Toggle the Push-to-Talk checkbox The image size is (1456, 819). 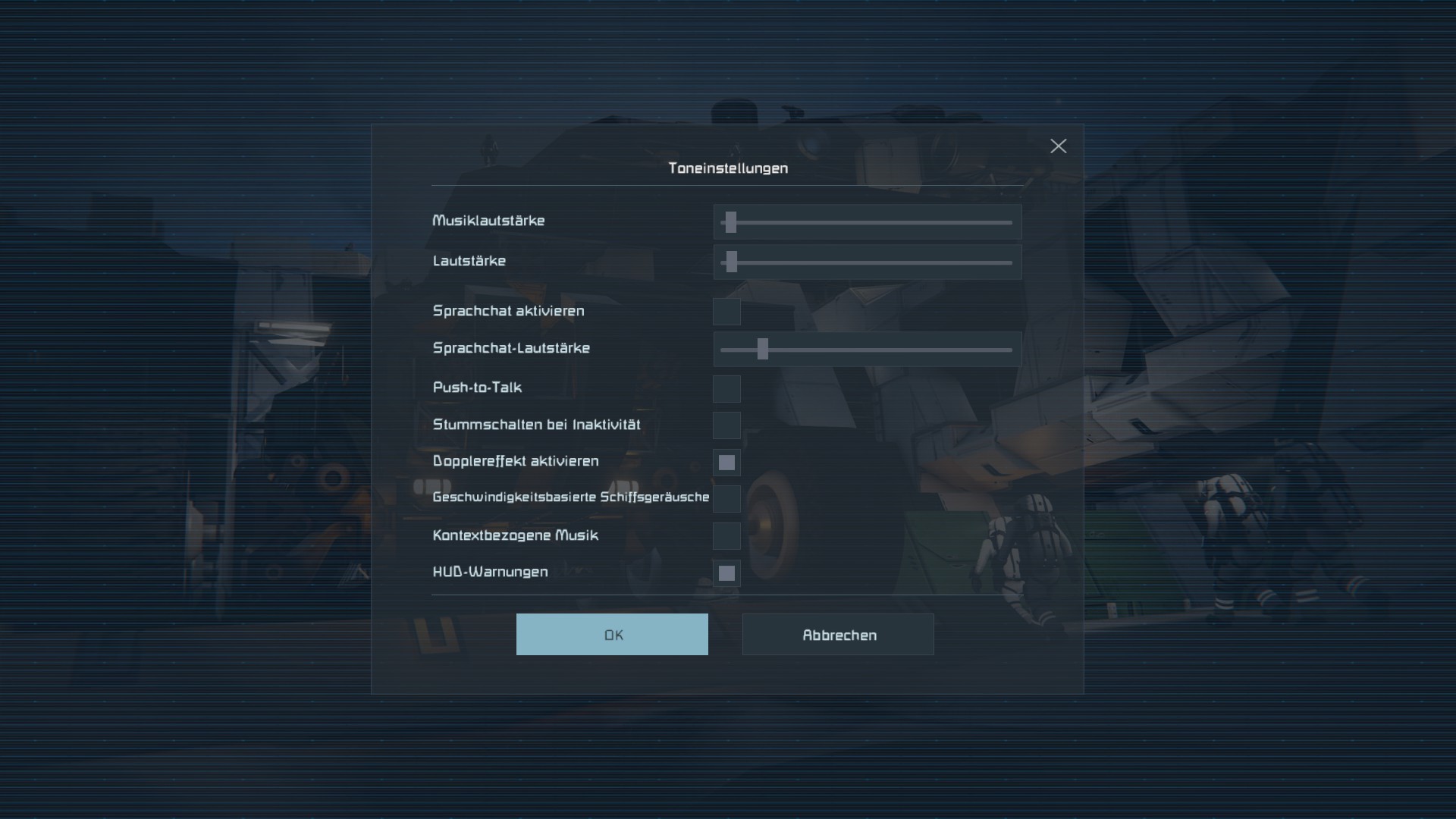tap(726, 389)
